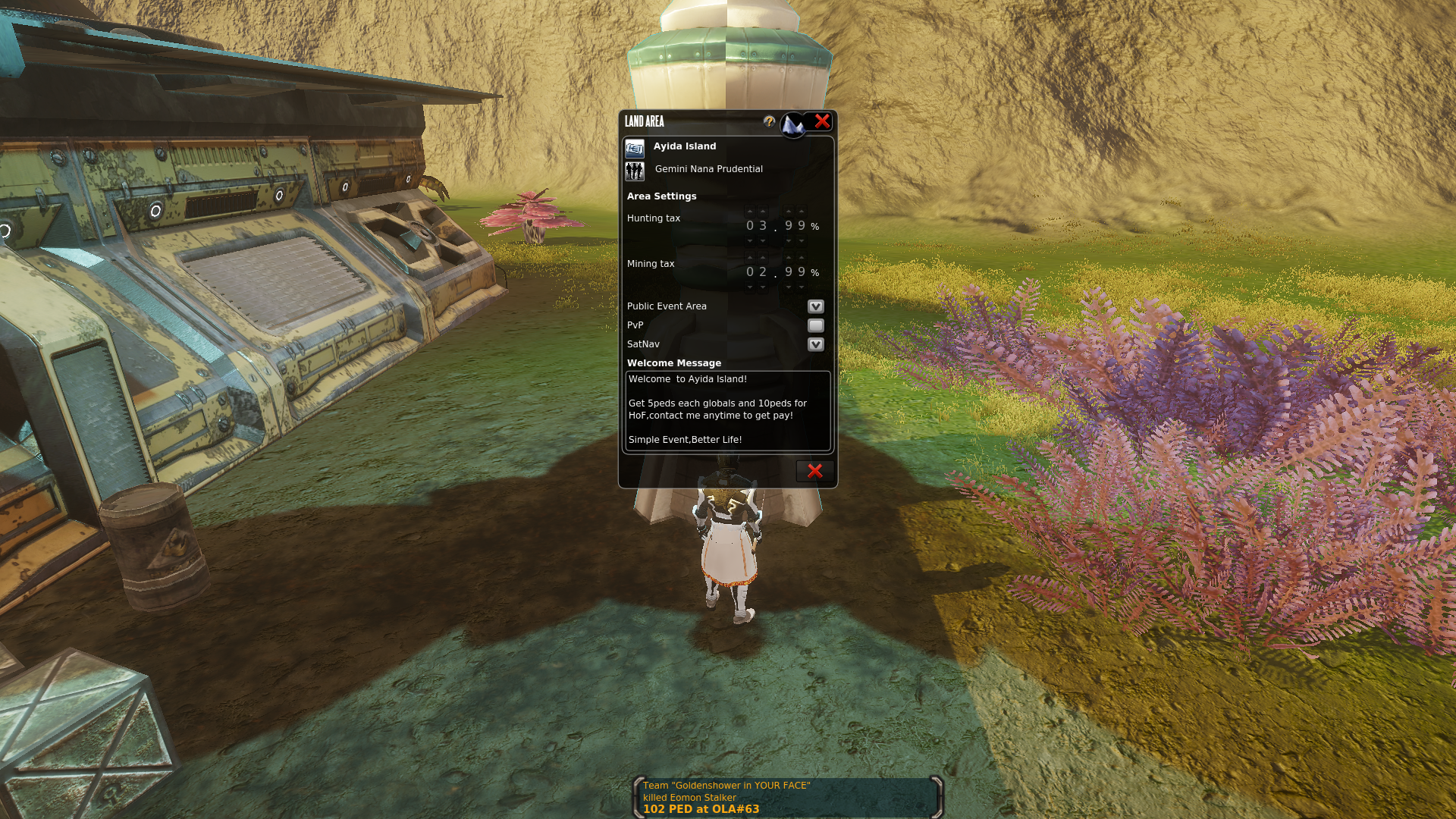The width and height of the screenshot is (1456, 819).
Task: Open the Land Area help question mark
Action: tap(769, 121)
